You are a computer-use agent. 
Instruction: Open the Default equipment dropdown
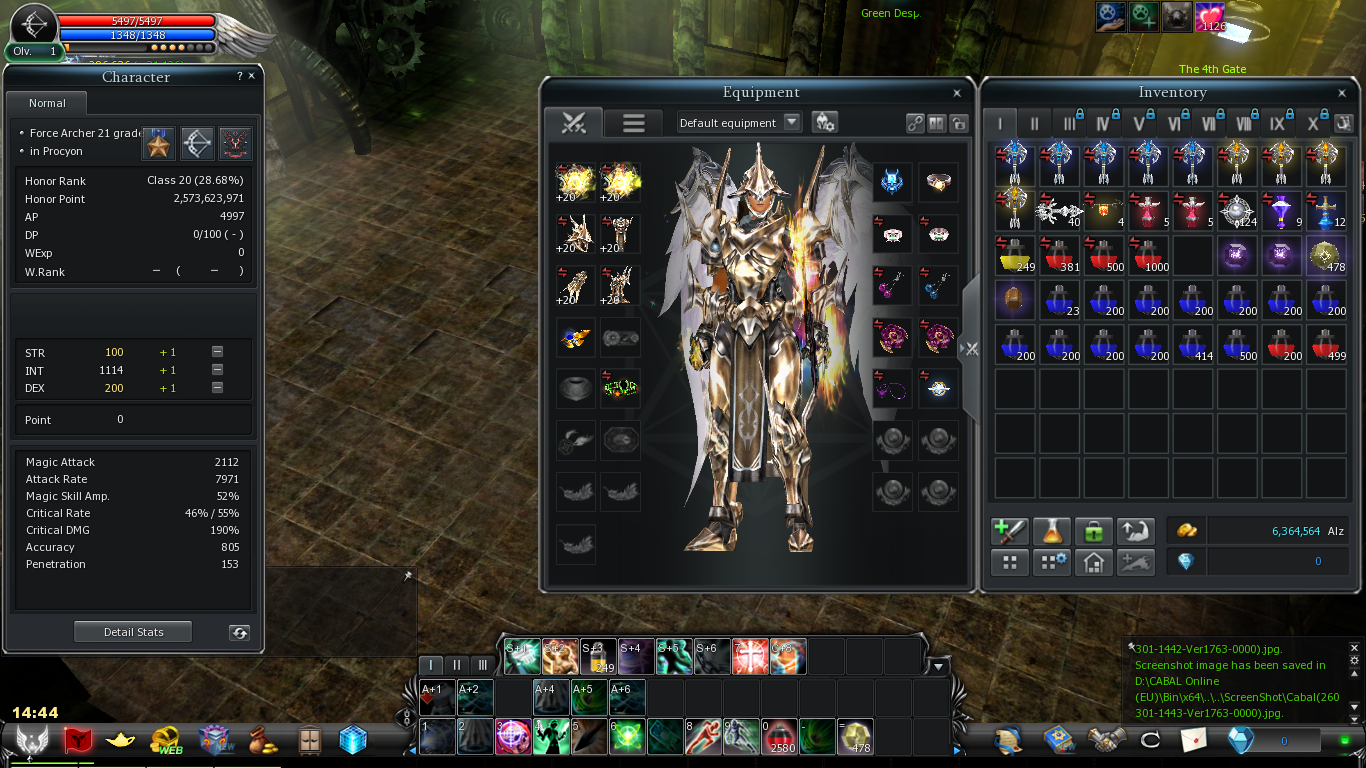(x=792, y=122)
